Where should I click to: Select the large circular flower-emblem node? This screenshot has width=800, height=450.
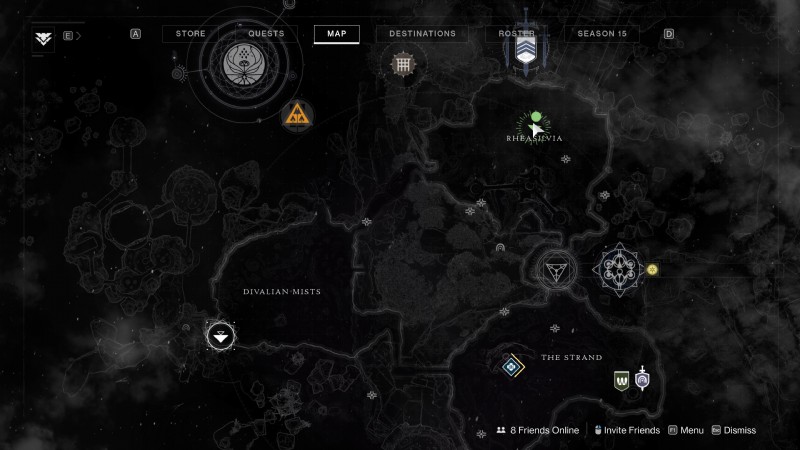click(x=239, y=66)
